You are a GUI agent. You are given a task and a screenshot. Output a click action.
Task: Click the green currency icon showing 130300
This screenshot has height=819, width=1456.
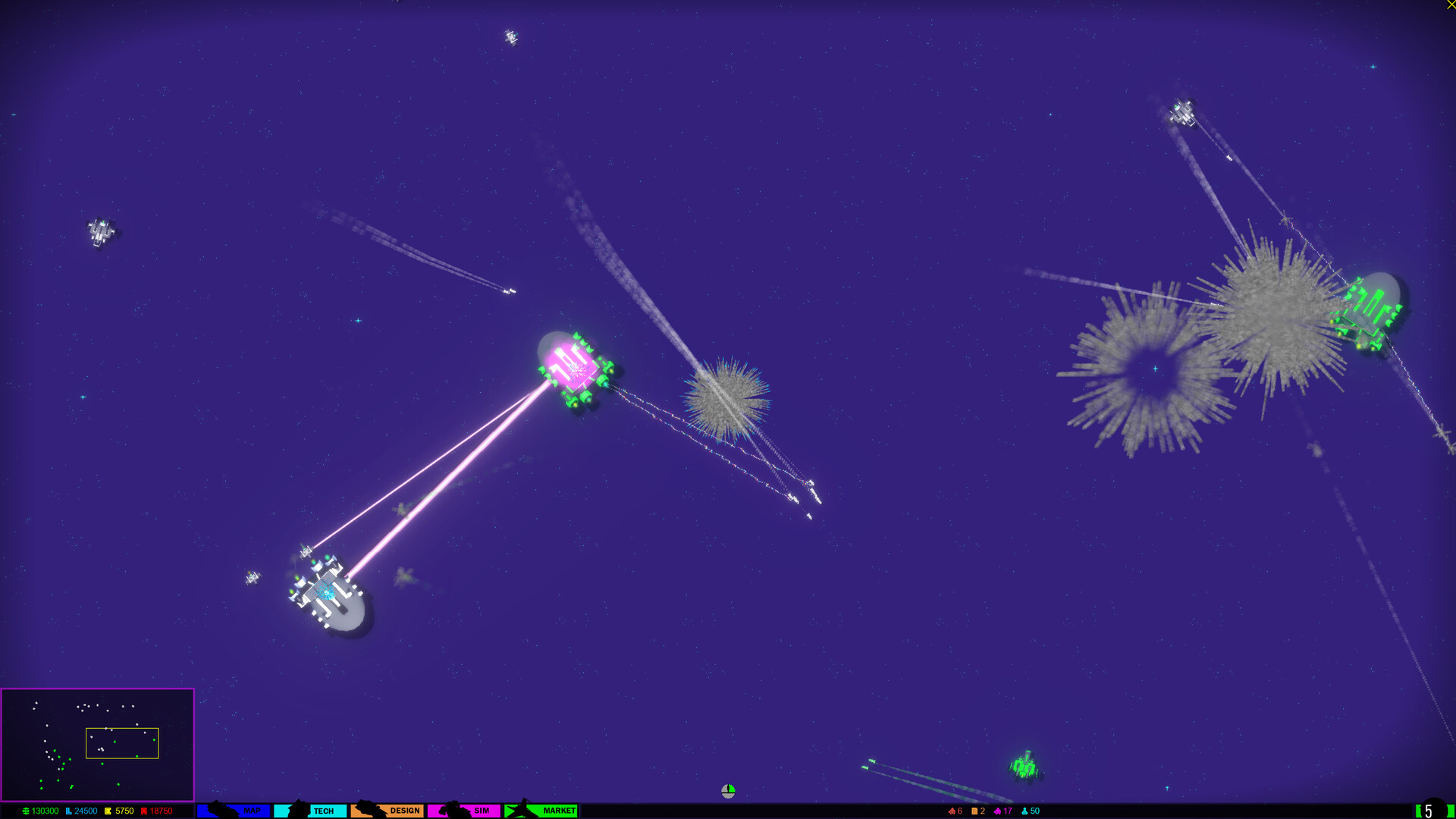tap(25, 811)
